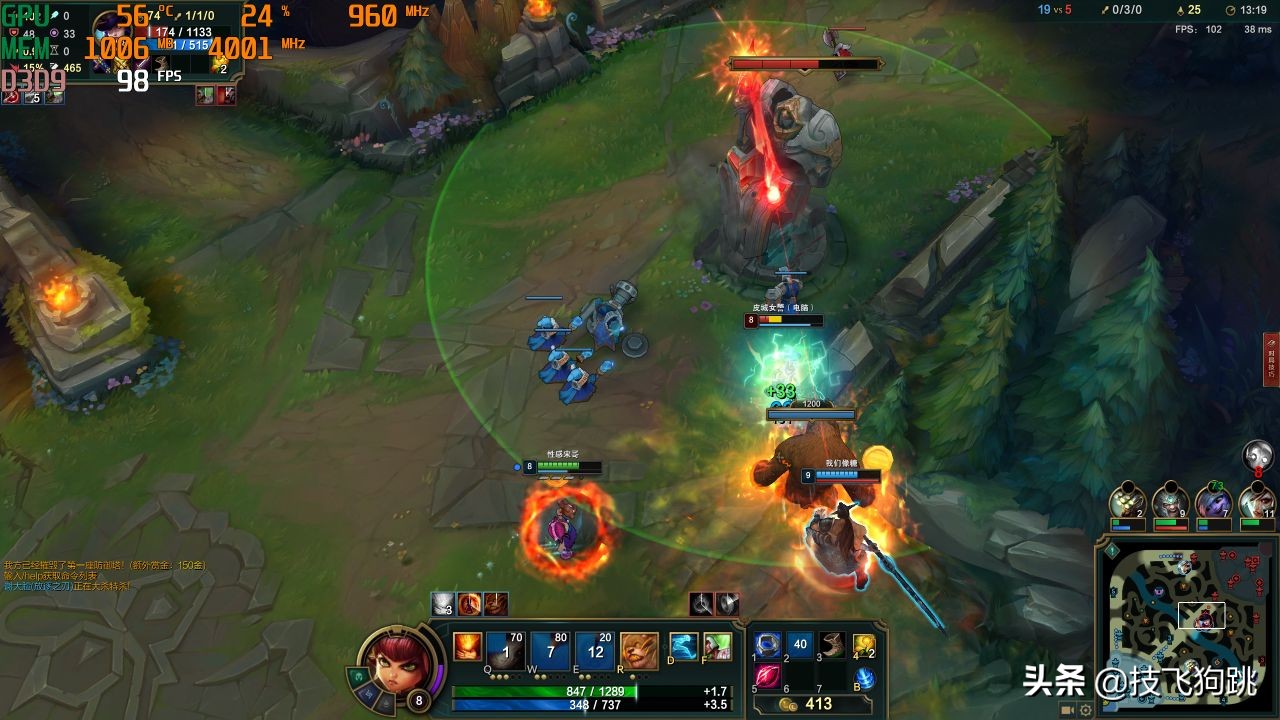Select the blue ring item in slot 1

click(768, 645)
